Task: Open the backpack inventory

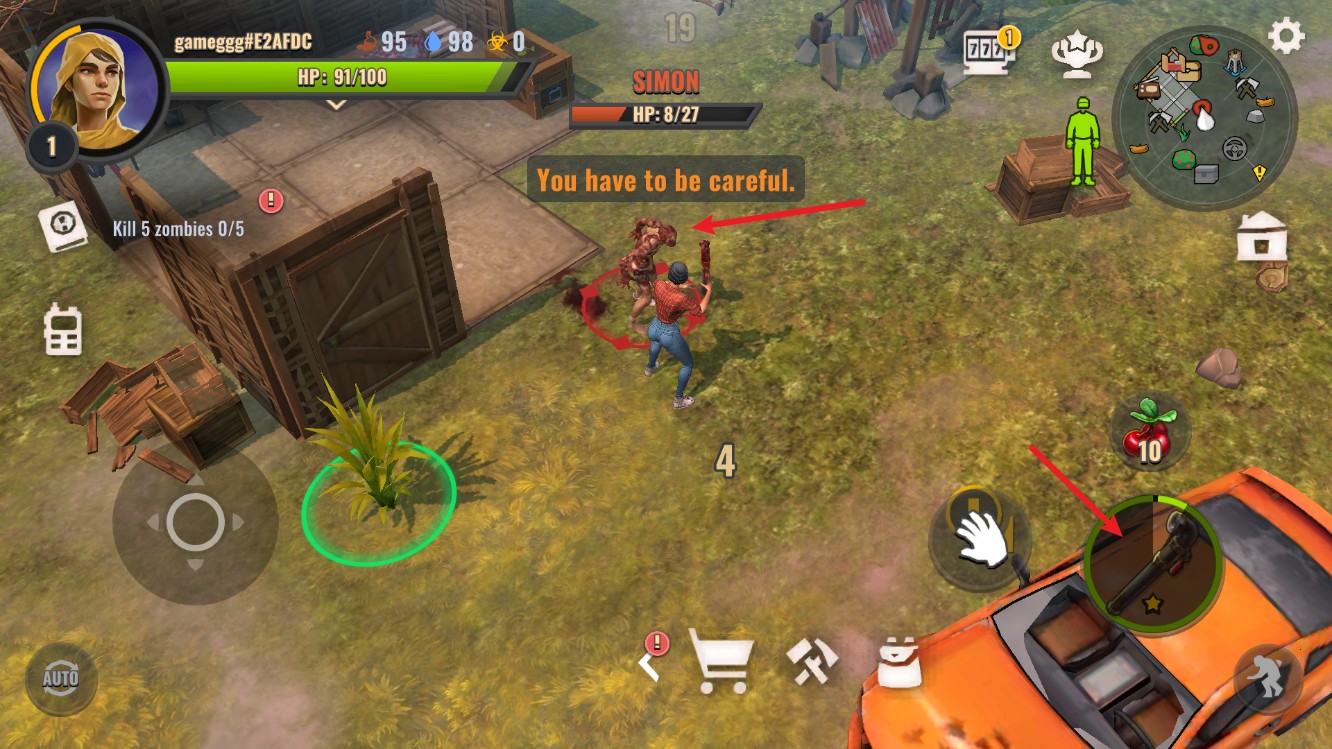Action: pyautogui.click(x=898, y=662)
